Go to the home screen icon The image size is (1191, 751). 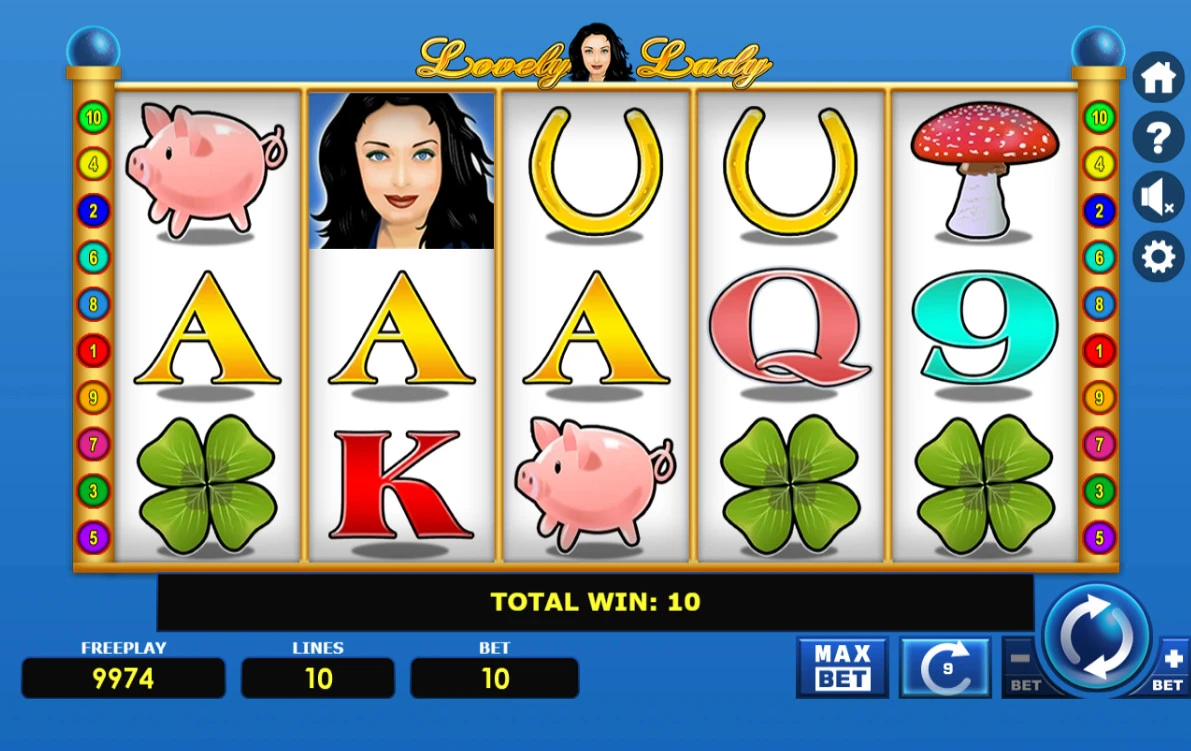1158,78
